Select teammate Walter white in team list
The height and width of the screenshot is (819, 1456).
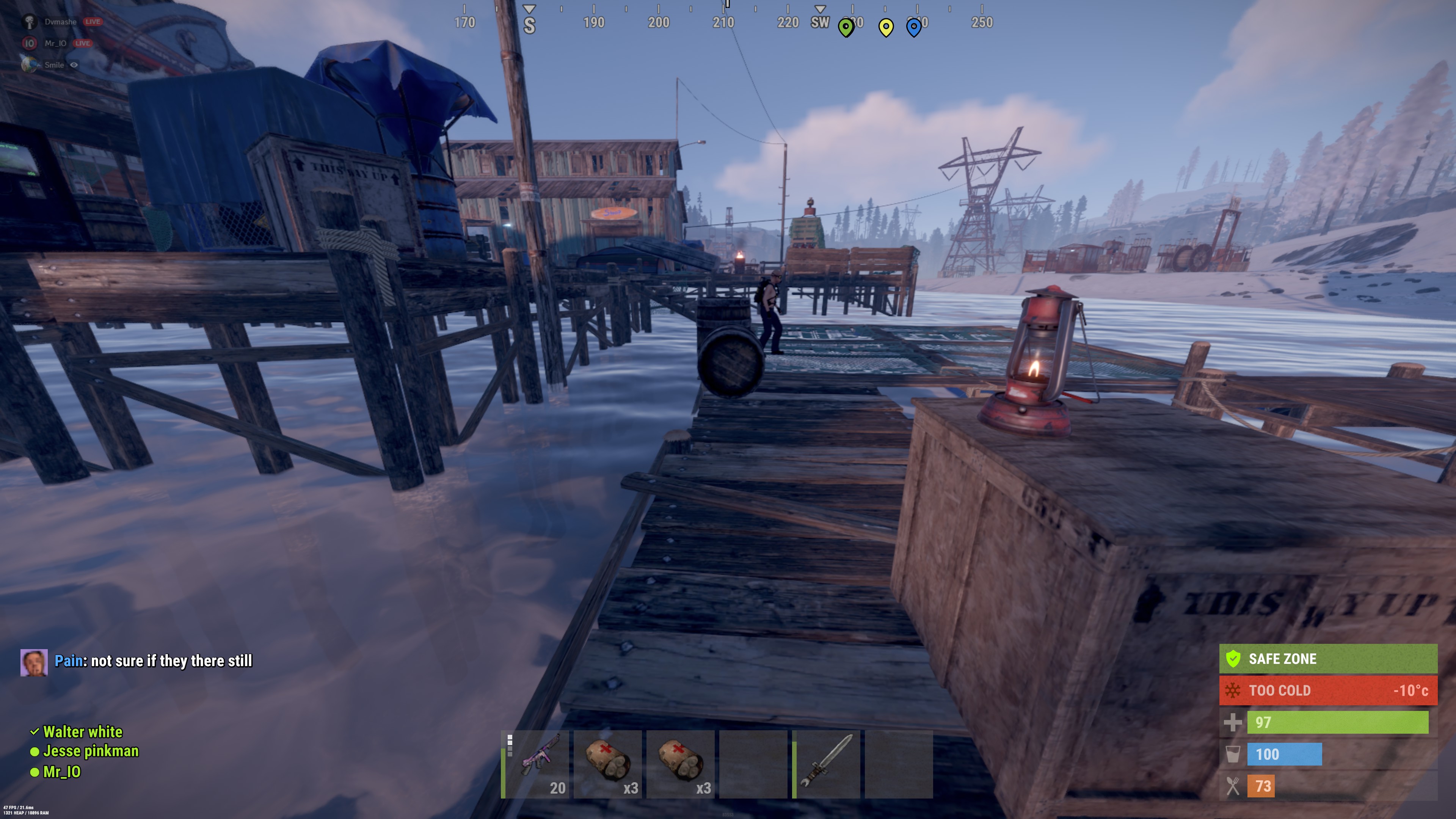click(83, 732)
